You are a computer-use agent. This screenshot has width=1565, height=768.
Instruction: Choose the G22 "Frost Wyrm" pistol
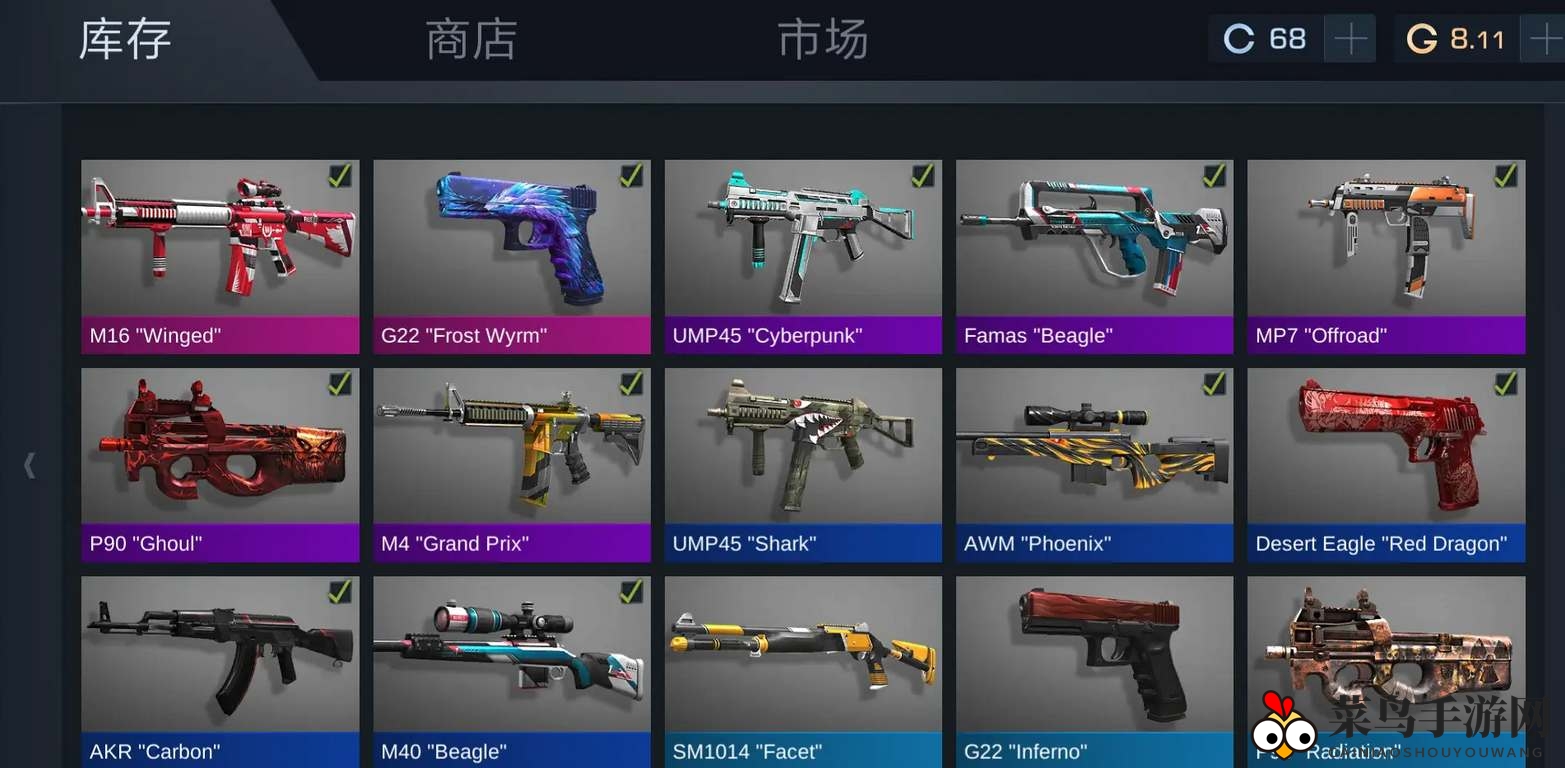(x=512, y=256)
